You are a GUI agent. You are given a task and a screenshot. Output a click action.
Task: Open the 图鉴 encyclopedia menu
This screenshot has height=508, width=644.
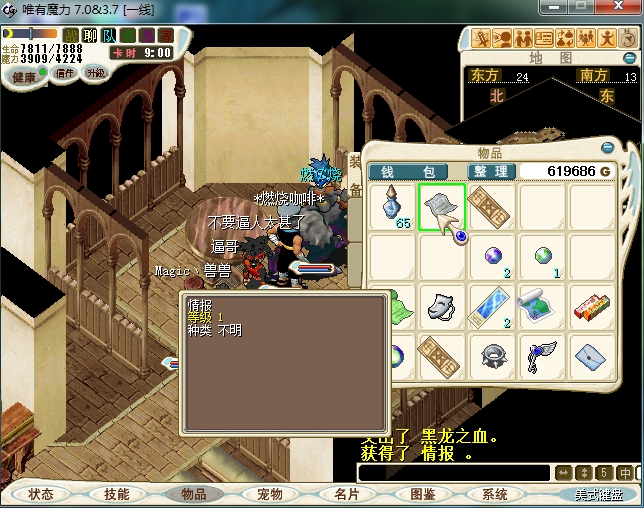[x=422, y=494]
